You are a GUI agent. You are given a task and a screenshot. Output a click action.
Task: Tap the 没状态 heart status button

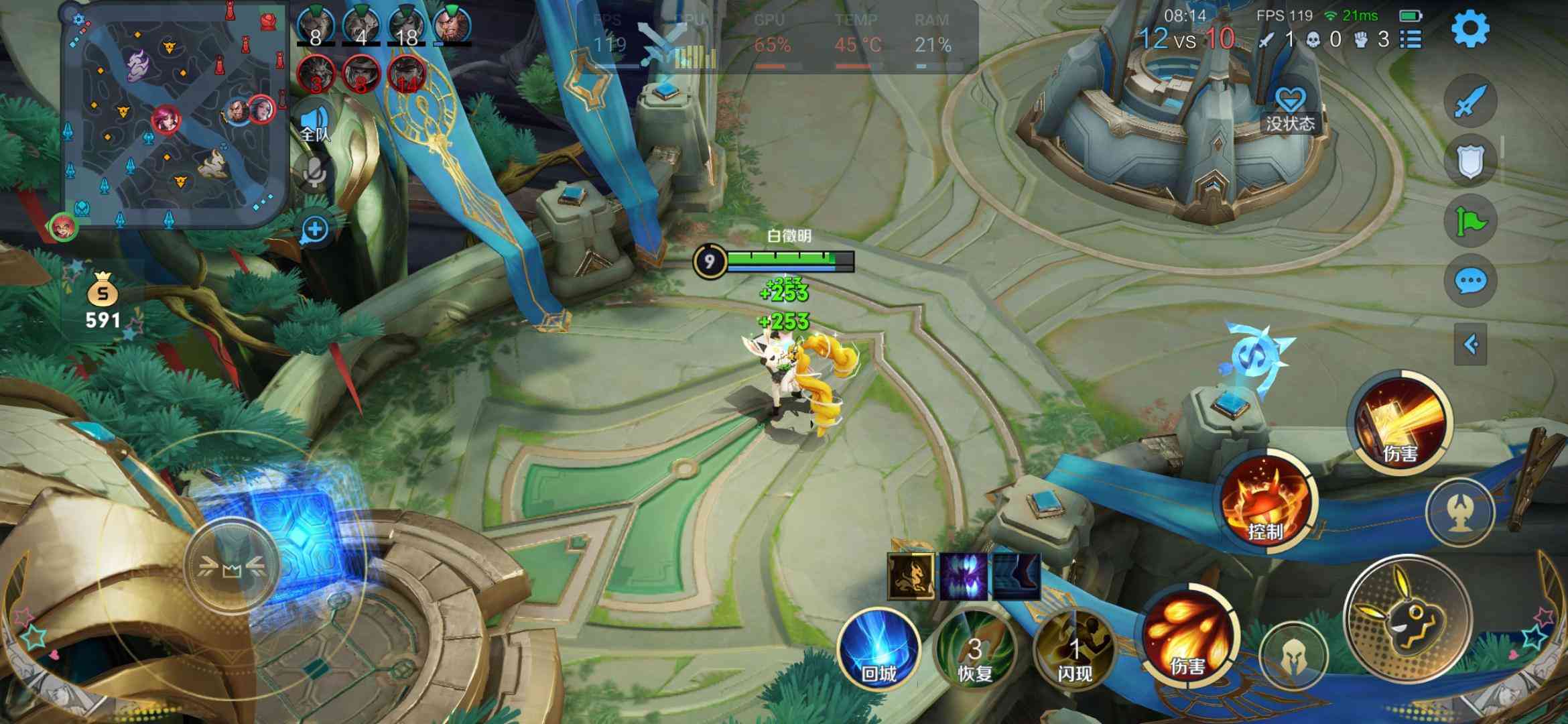pos(1290,110)
